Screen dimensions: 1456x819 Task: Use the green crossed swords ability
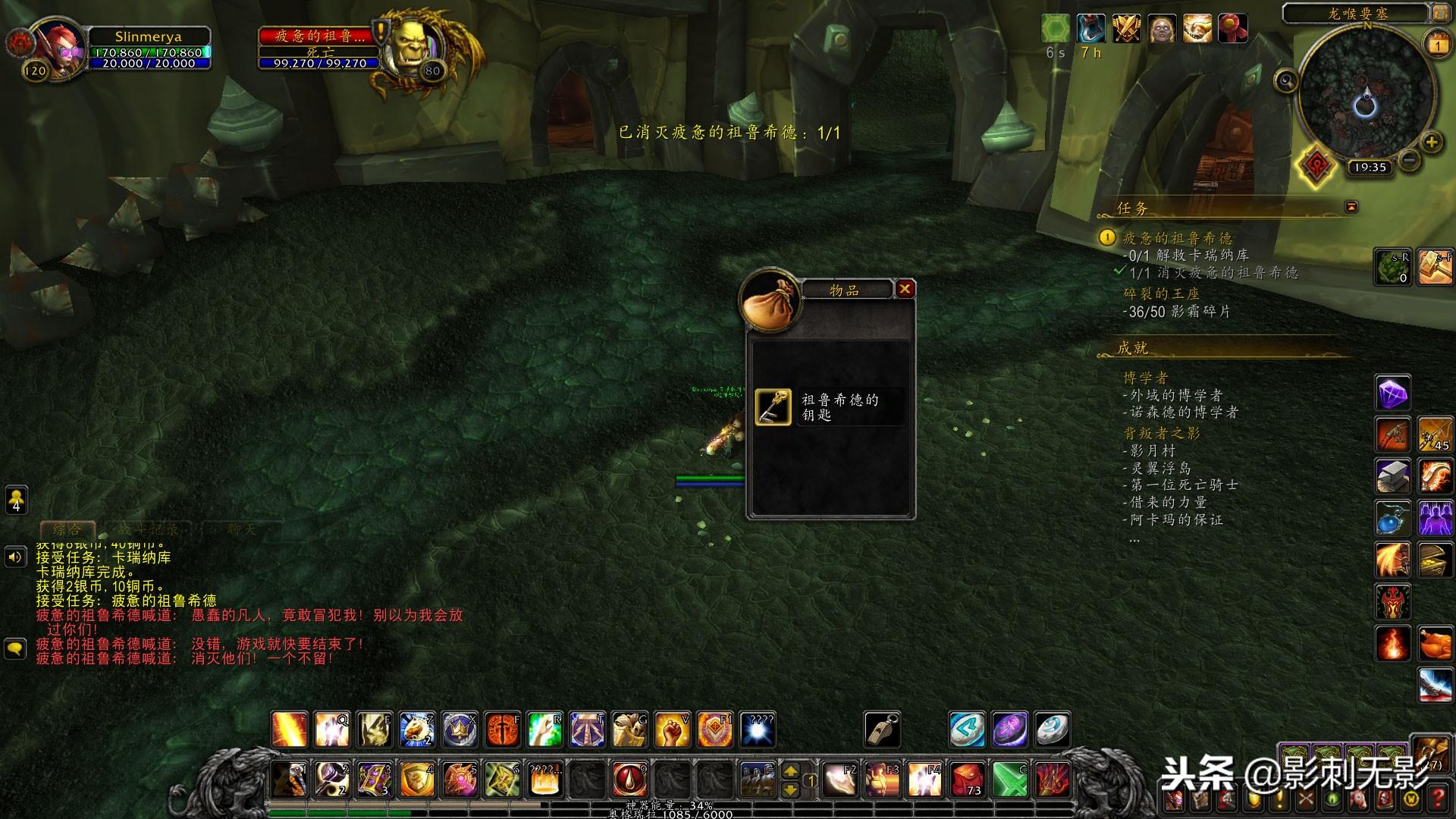coord(1010,779)
